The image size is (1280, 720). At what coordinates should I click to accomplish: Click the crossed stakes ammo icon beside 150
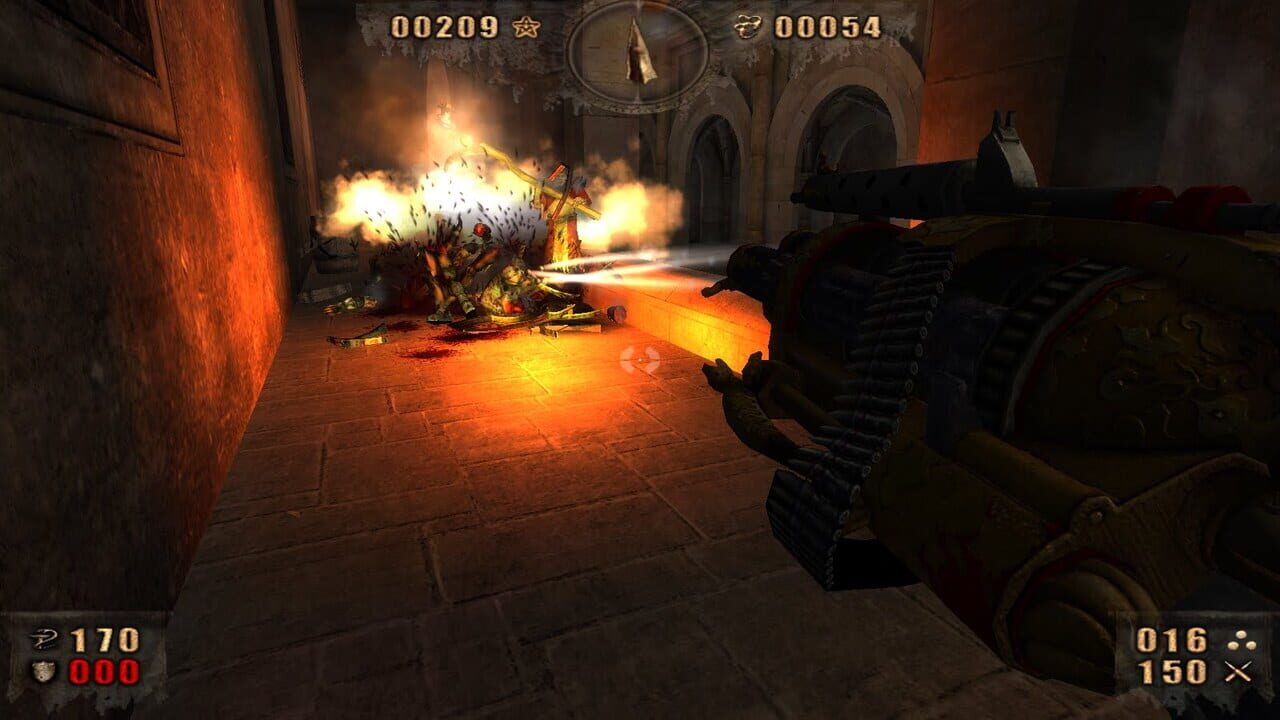click(x=1239, y=670)
